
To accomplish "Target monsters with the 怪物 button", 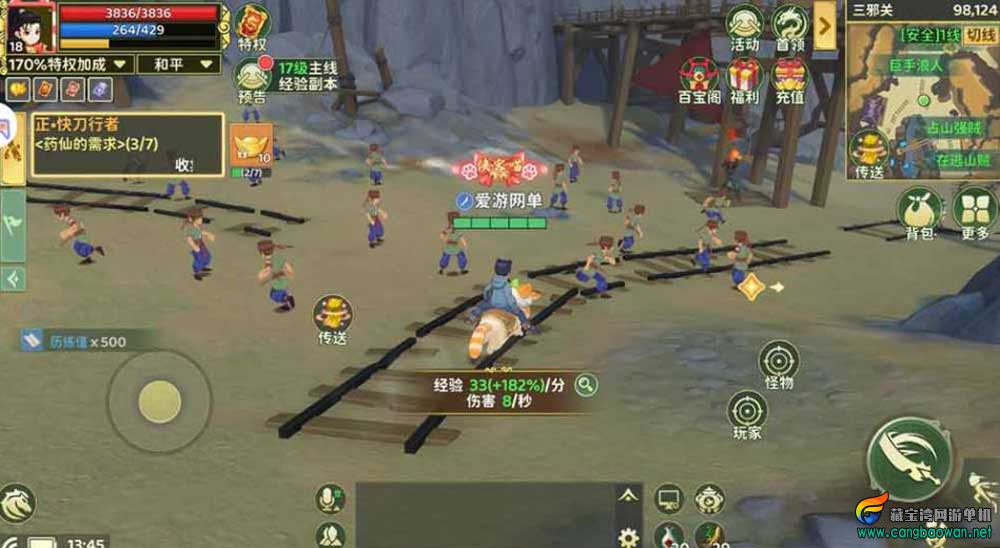I will pos(779,364).
